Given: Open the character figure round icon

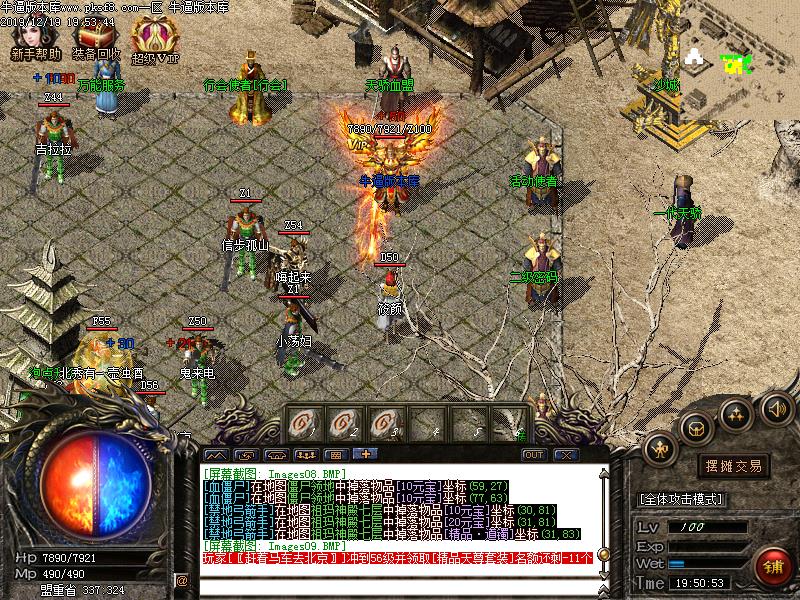Looking at the screenshot, I should pyautogui.click(x=660, y=449).
